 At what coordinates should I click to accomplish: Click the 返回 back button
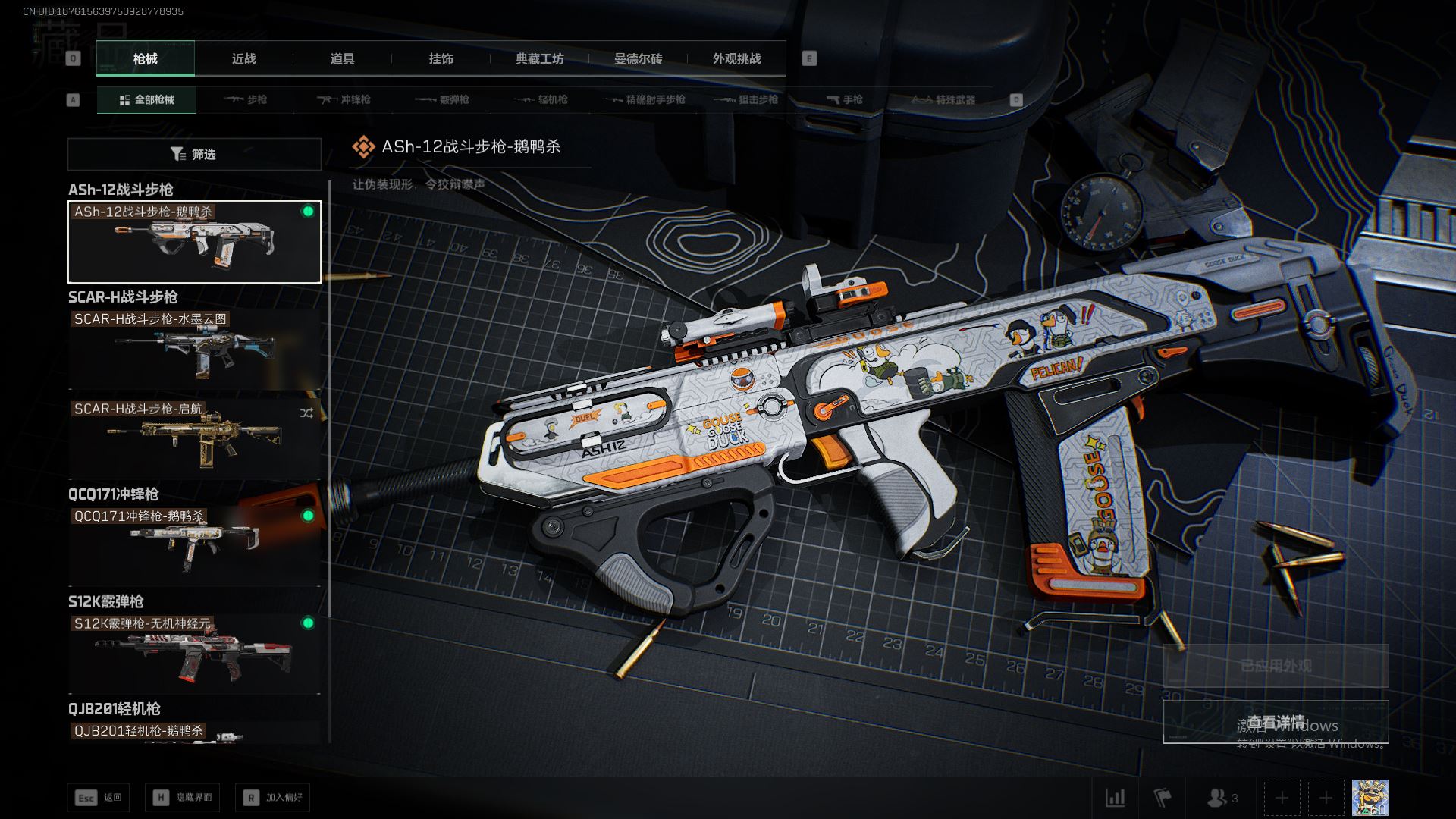99,798
